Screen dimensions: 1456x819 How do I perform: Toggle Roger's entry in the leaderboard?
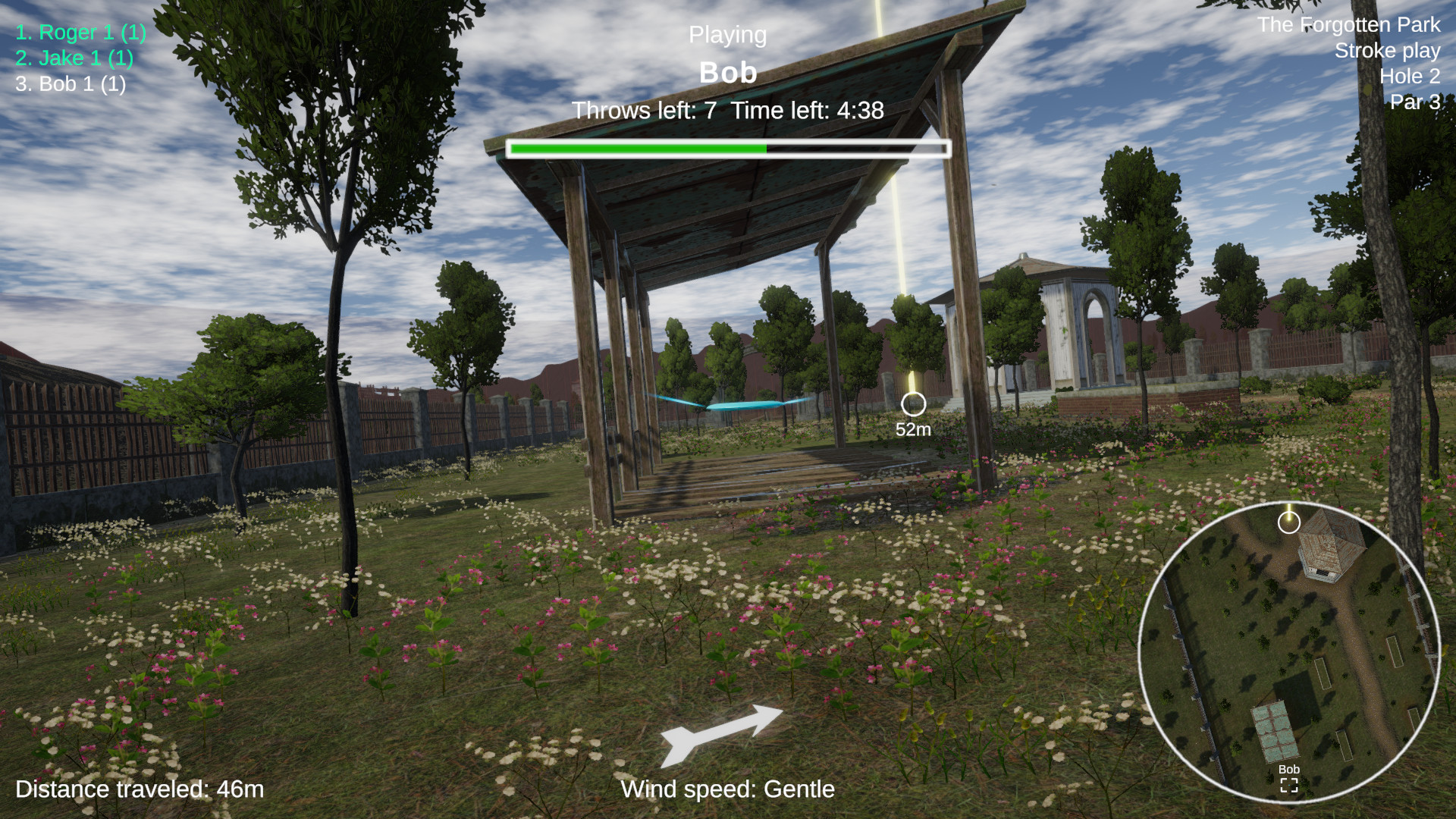82,33
